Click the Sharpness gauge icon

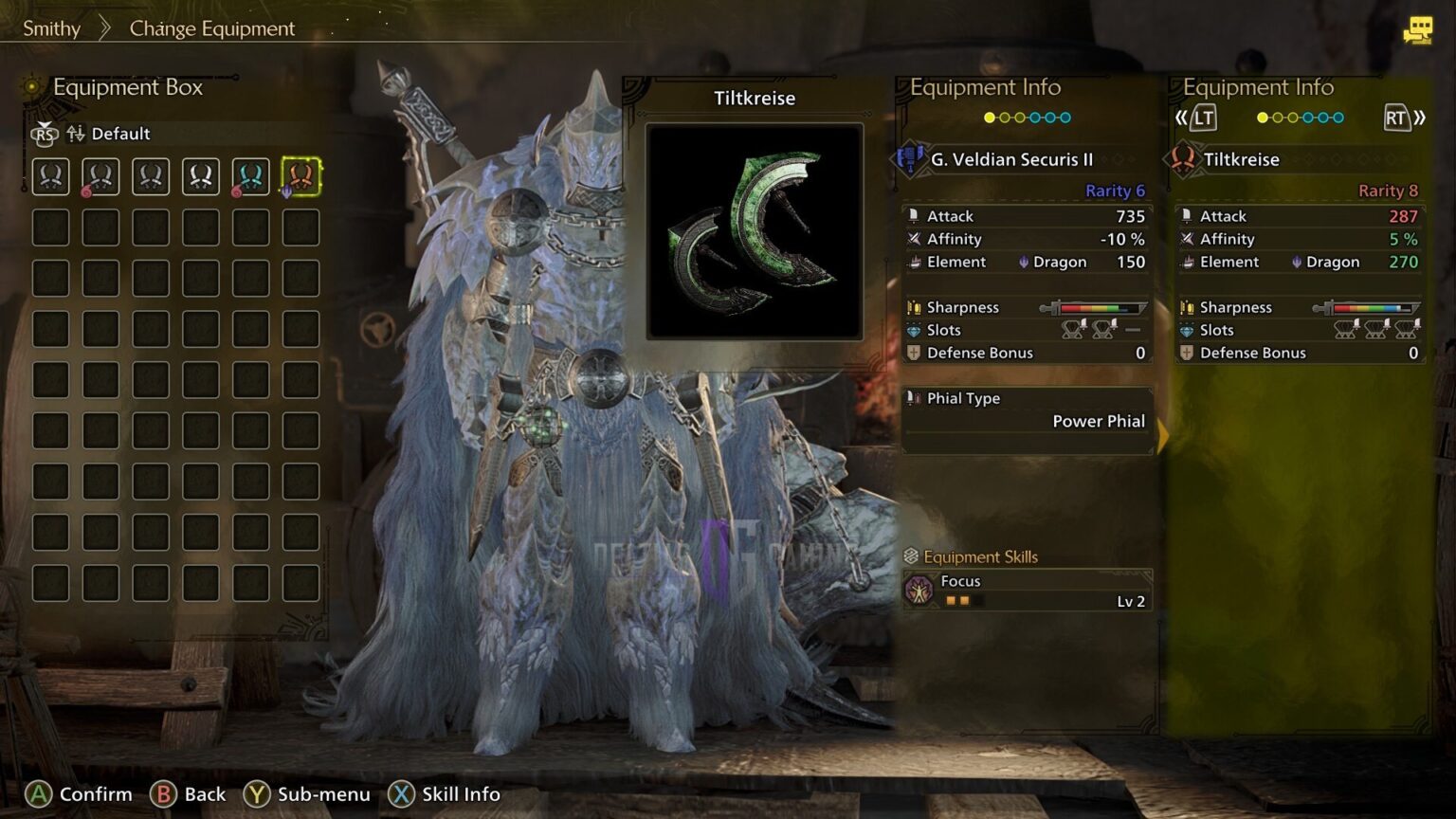(912, 306)
